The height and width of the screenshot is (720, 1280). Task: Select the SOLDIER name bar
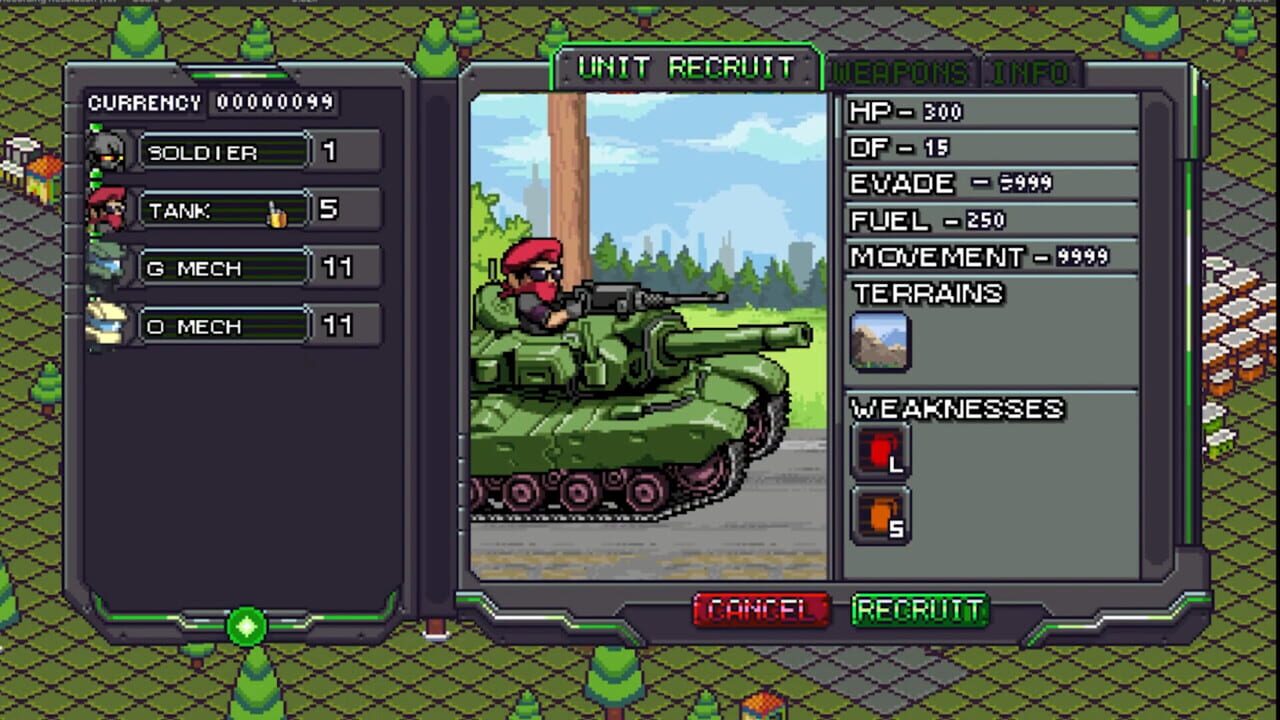tap(222, 152)
